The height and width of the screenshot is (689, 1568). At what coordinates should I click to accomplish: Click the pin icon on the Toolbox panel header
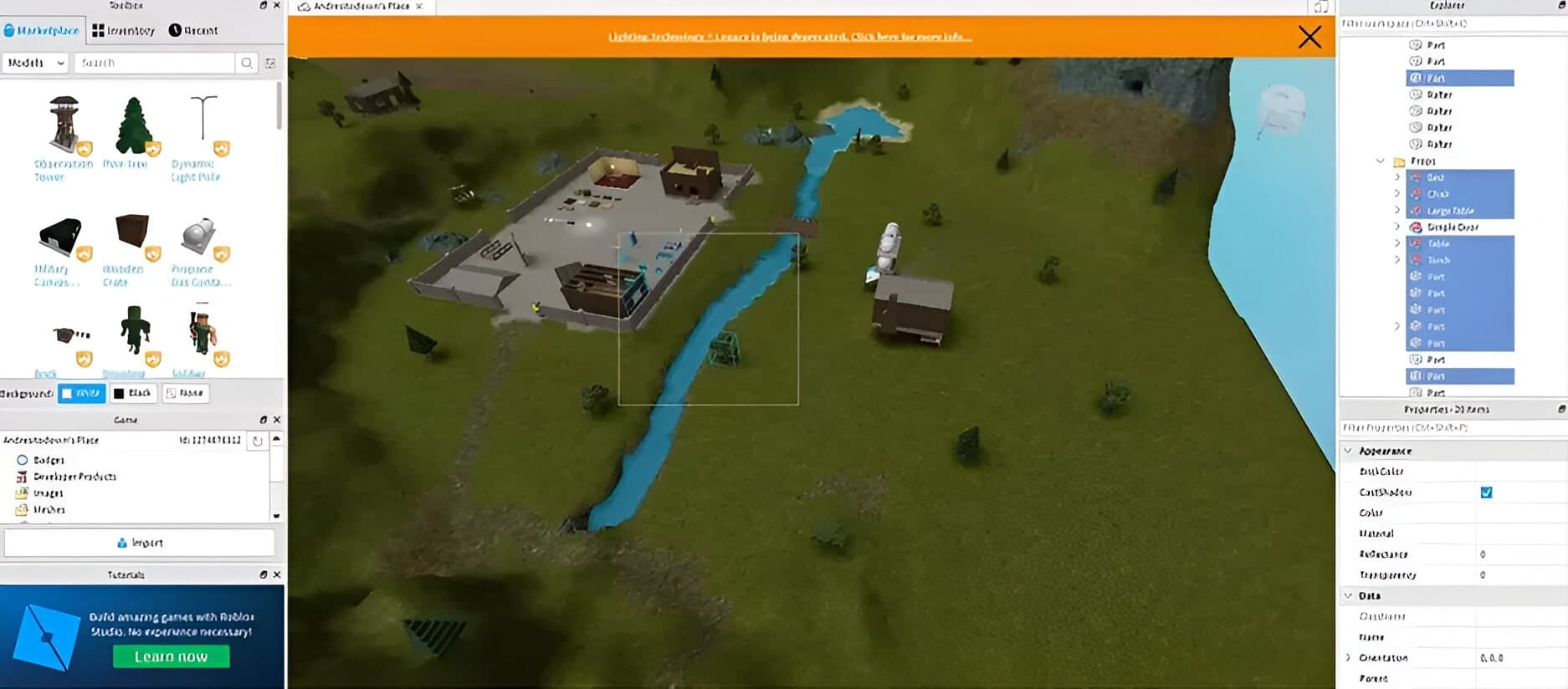click(264, 5)
